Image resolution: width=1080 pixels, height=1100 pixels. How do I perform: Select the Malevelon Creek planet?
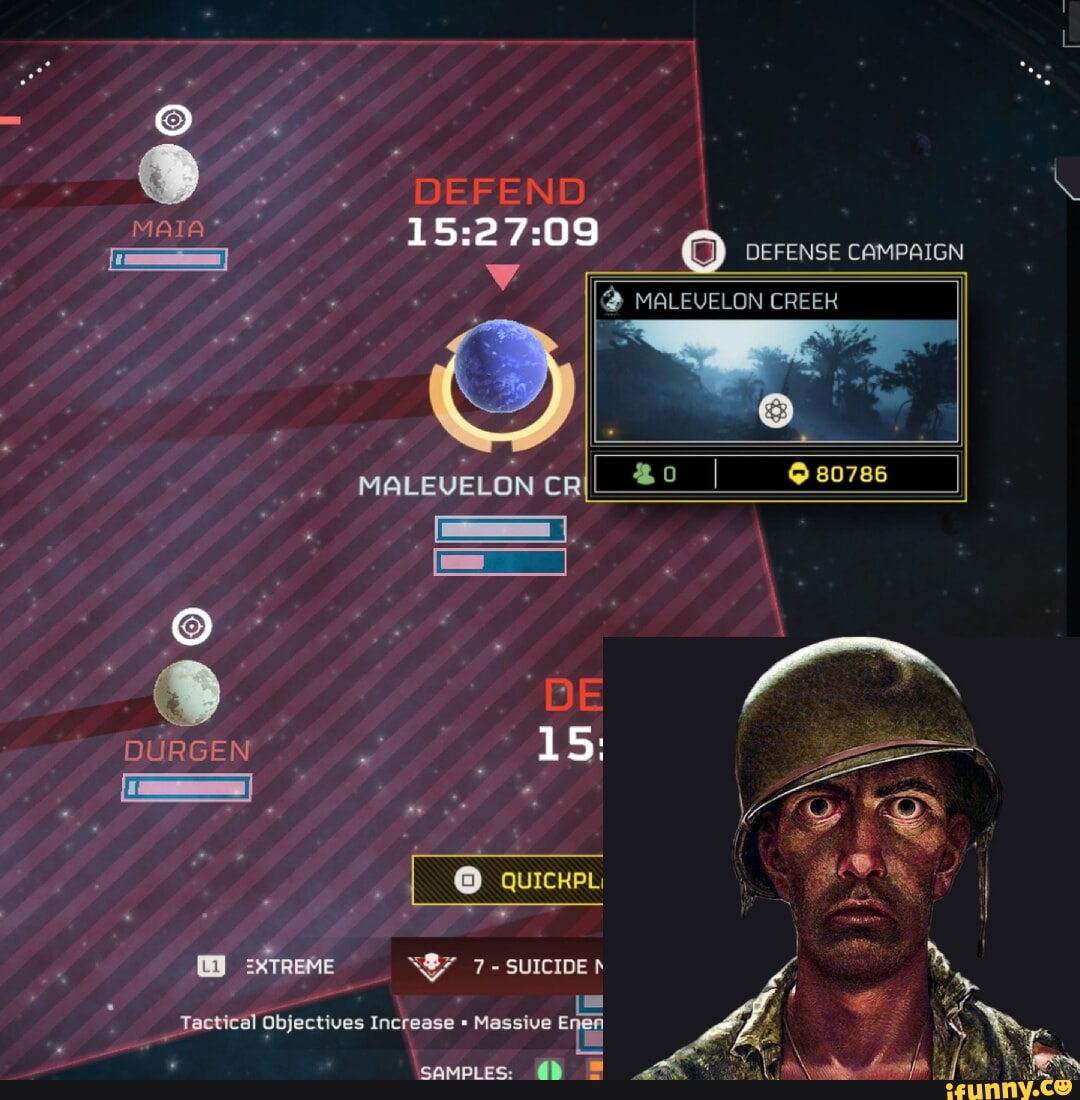click(501, 366)
